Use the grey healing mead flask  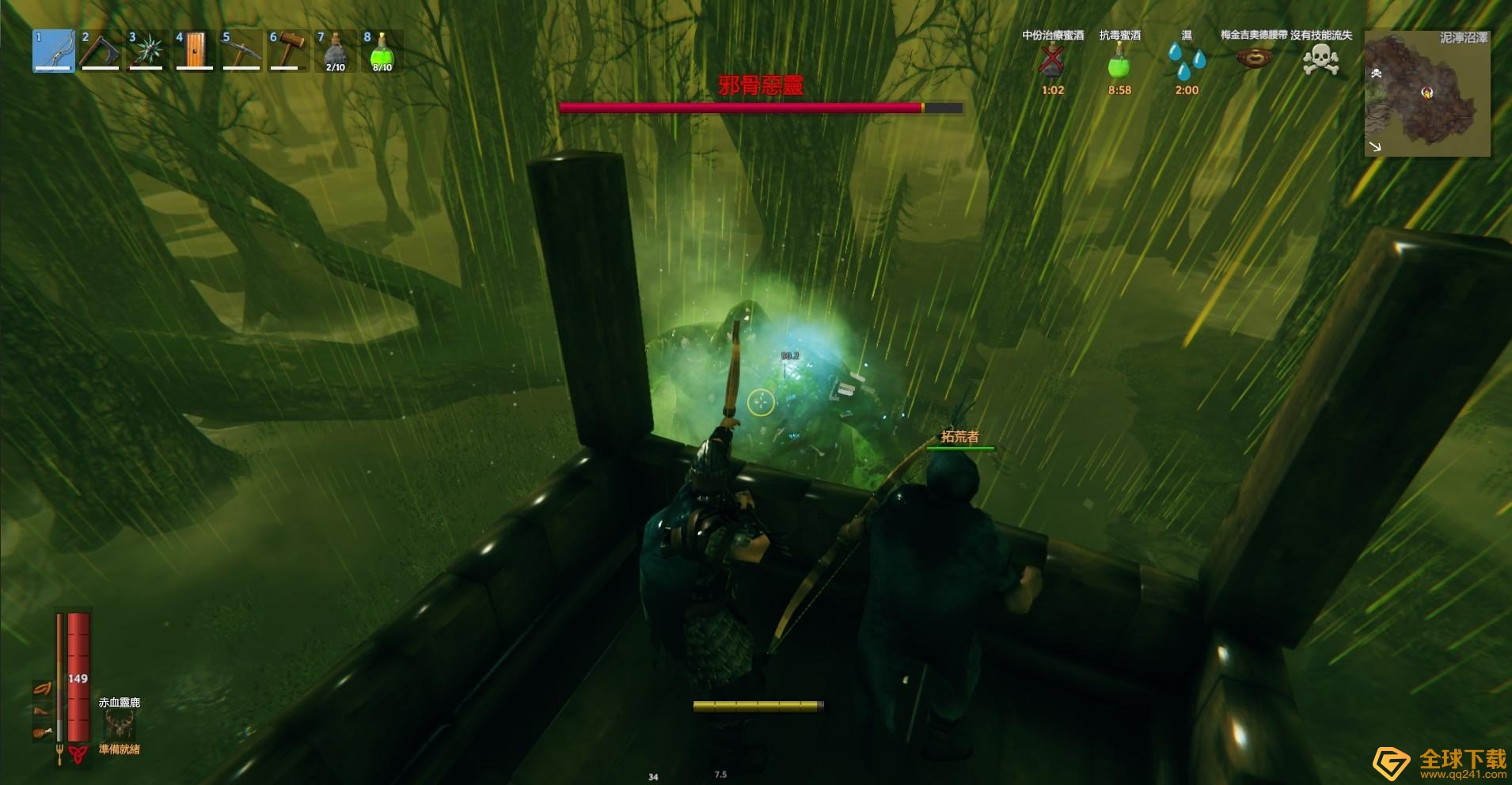[x=335, y=51]
